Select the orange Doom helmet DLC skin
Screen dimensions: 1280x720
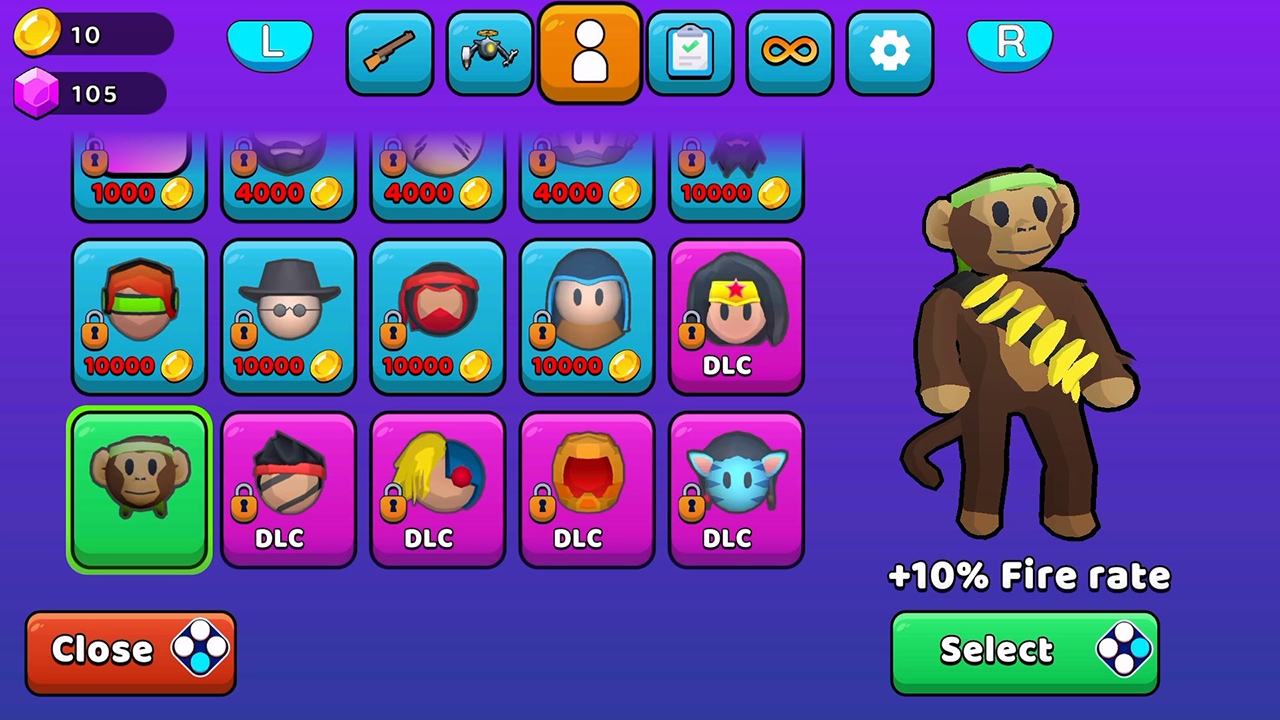point(587,489)
